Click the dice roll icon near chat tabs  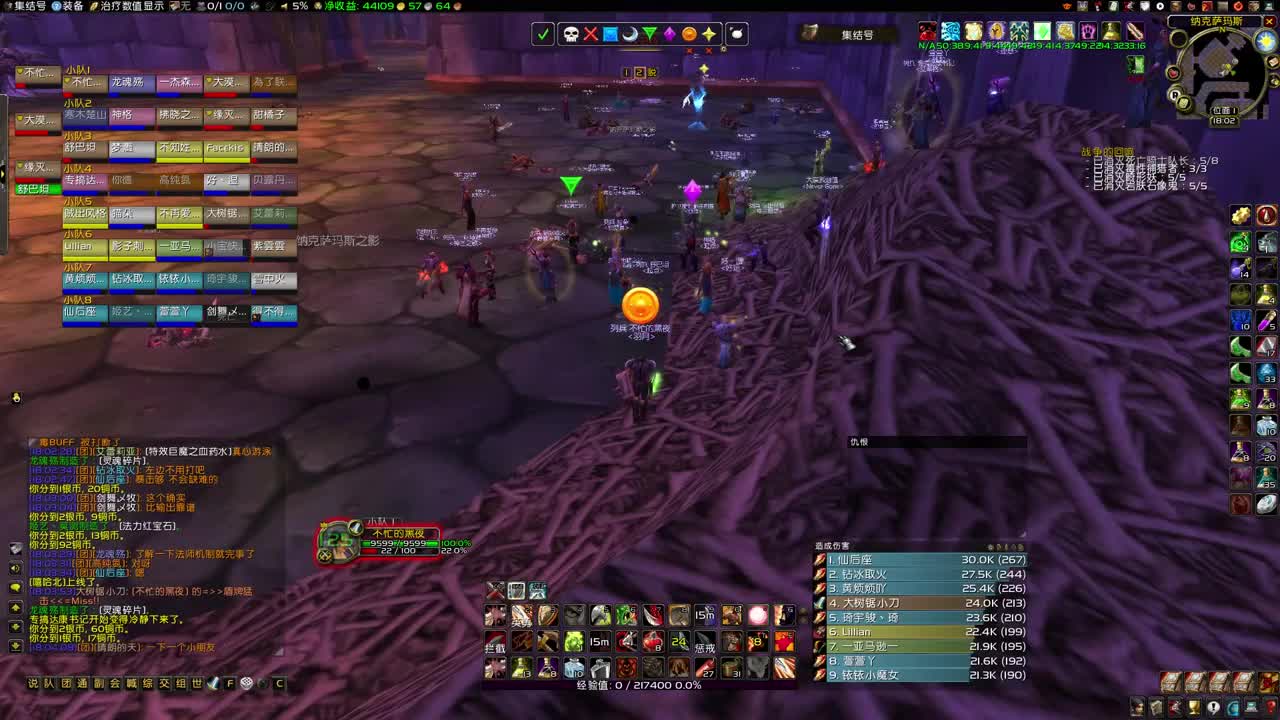point(246,682)
